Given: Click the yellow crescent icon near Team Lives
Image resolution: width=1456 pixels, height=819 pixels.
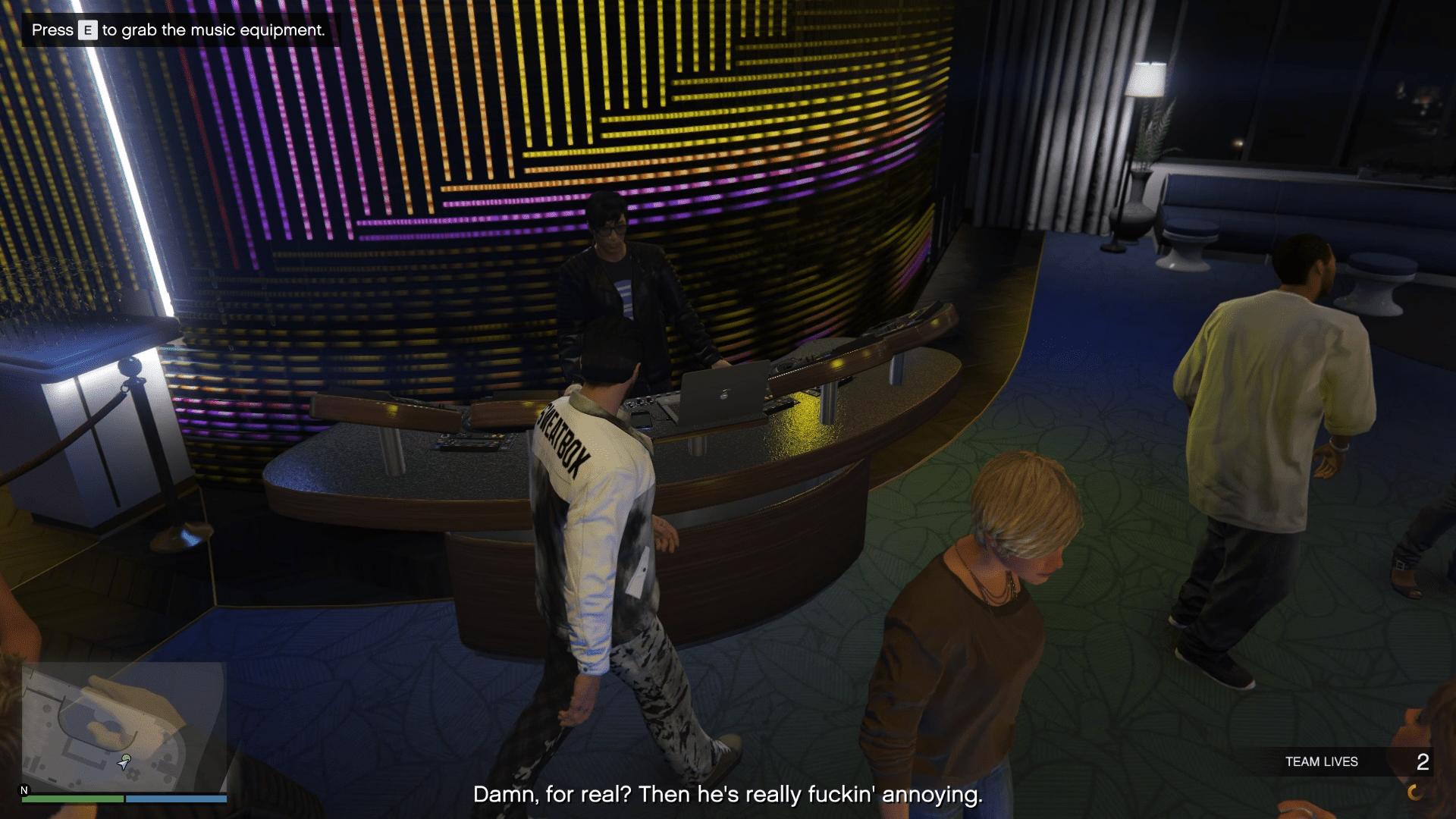Looking at the screenshot, I should [x=1414, y=792].
